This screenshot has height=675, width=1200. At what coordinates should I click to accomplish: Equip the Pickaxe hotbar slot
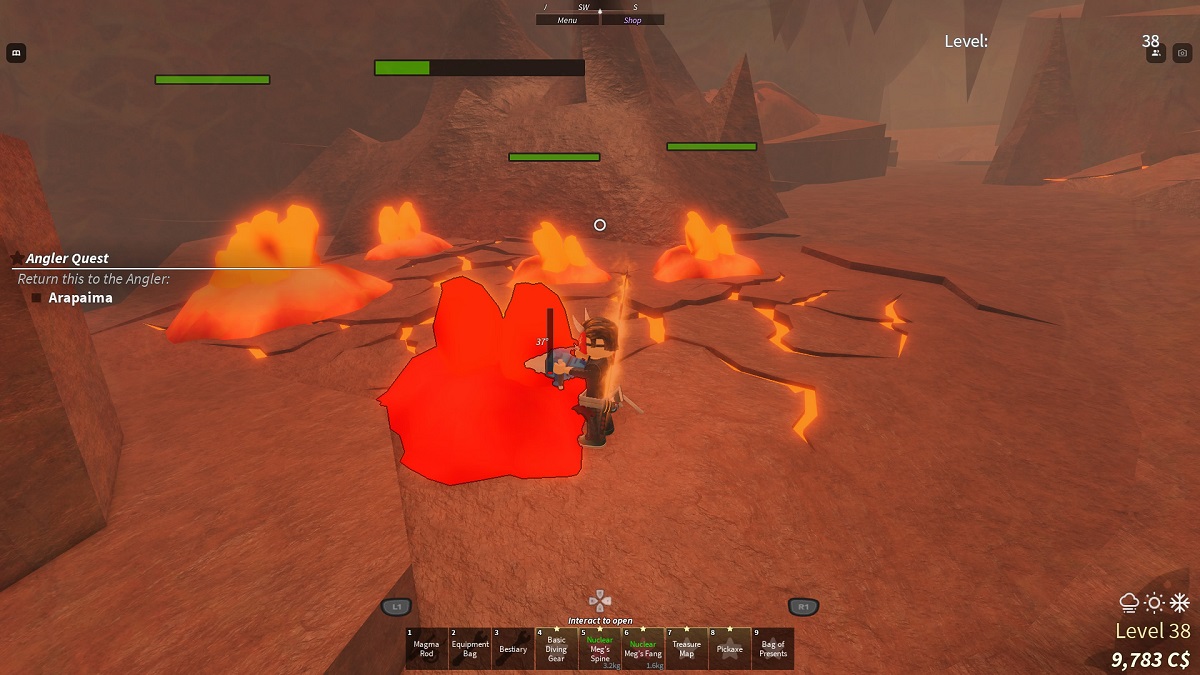pos(729,648)
